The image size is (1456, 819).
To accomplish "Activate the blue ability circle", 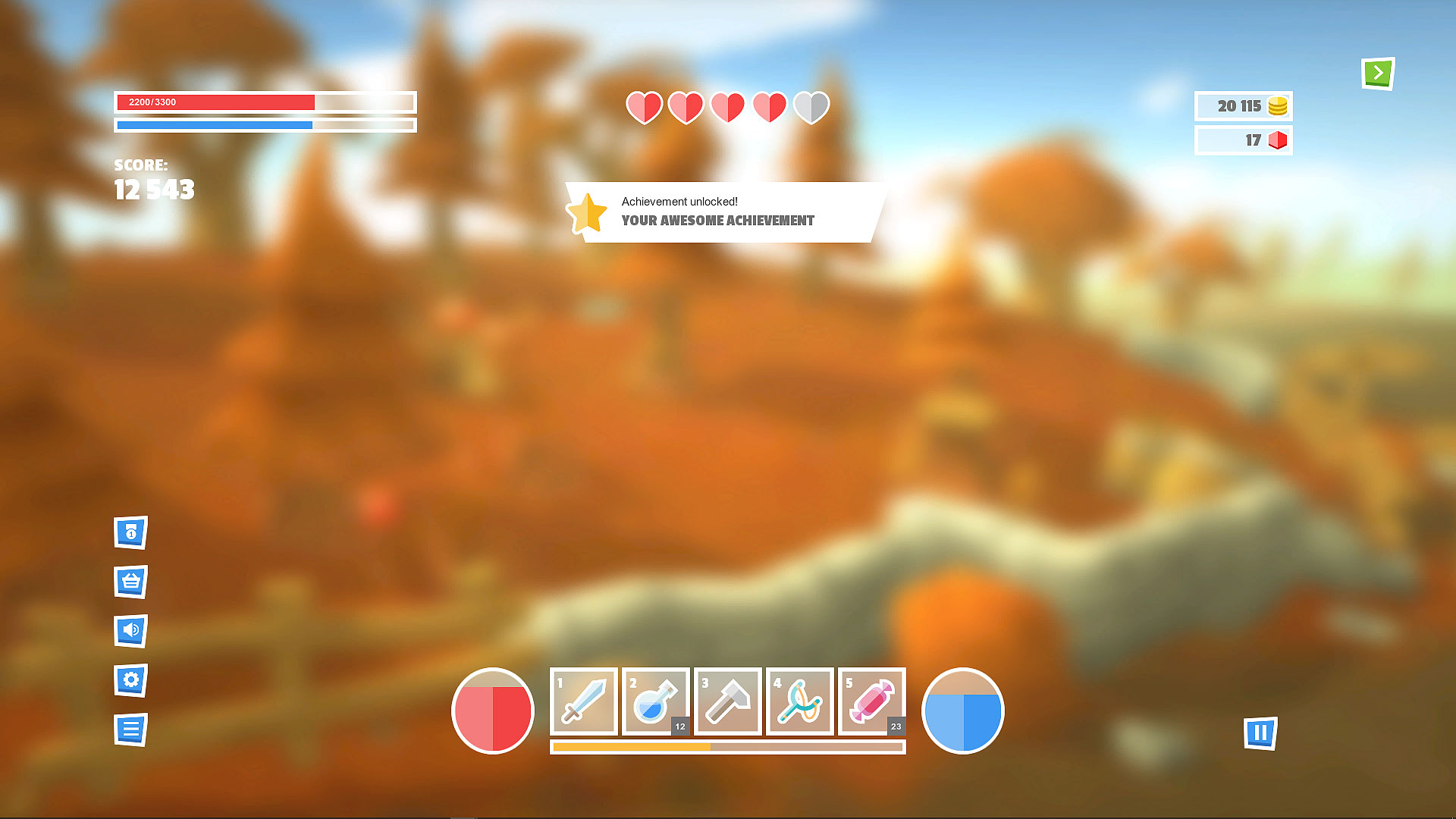I will click(962, 711).
